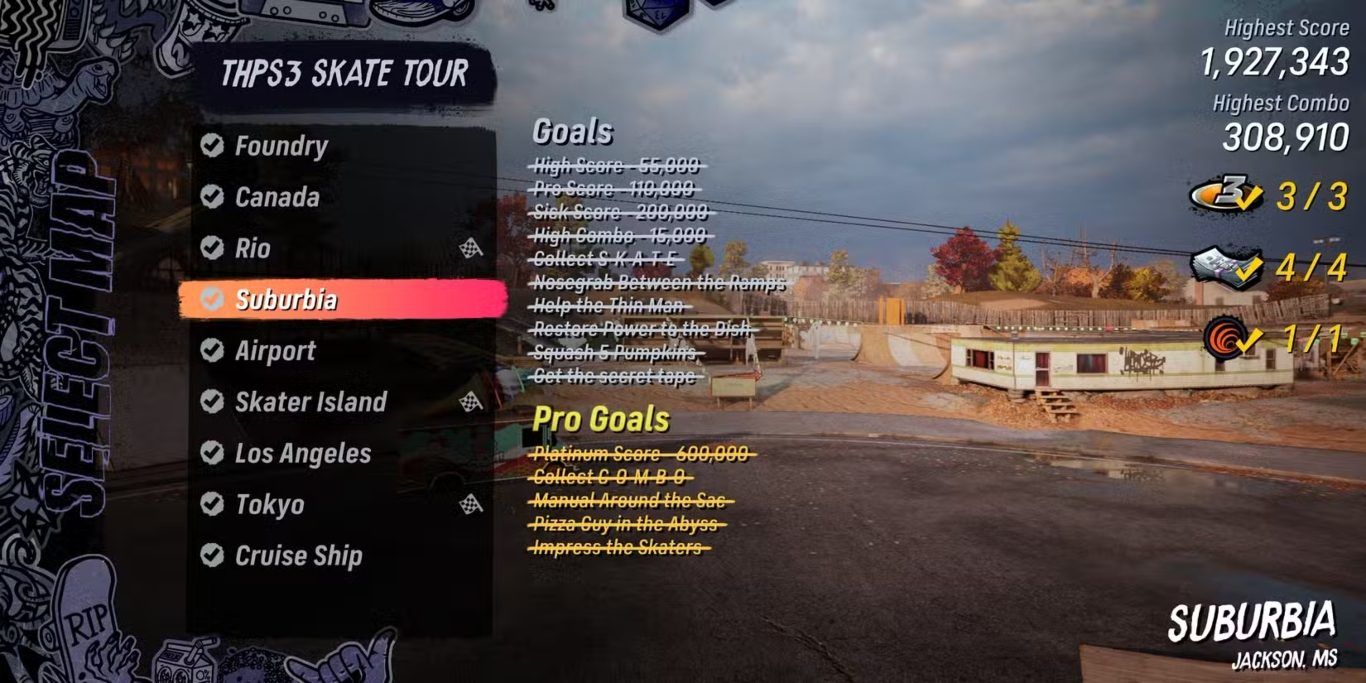Choose the Canada map
Screen dimensions: 1366x683
click(277, 197)
